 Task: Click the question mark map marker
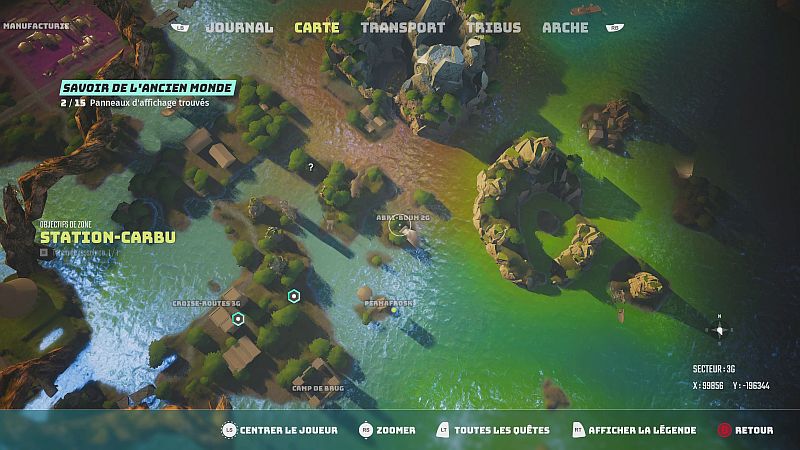[x=311, y=167]
